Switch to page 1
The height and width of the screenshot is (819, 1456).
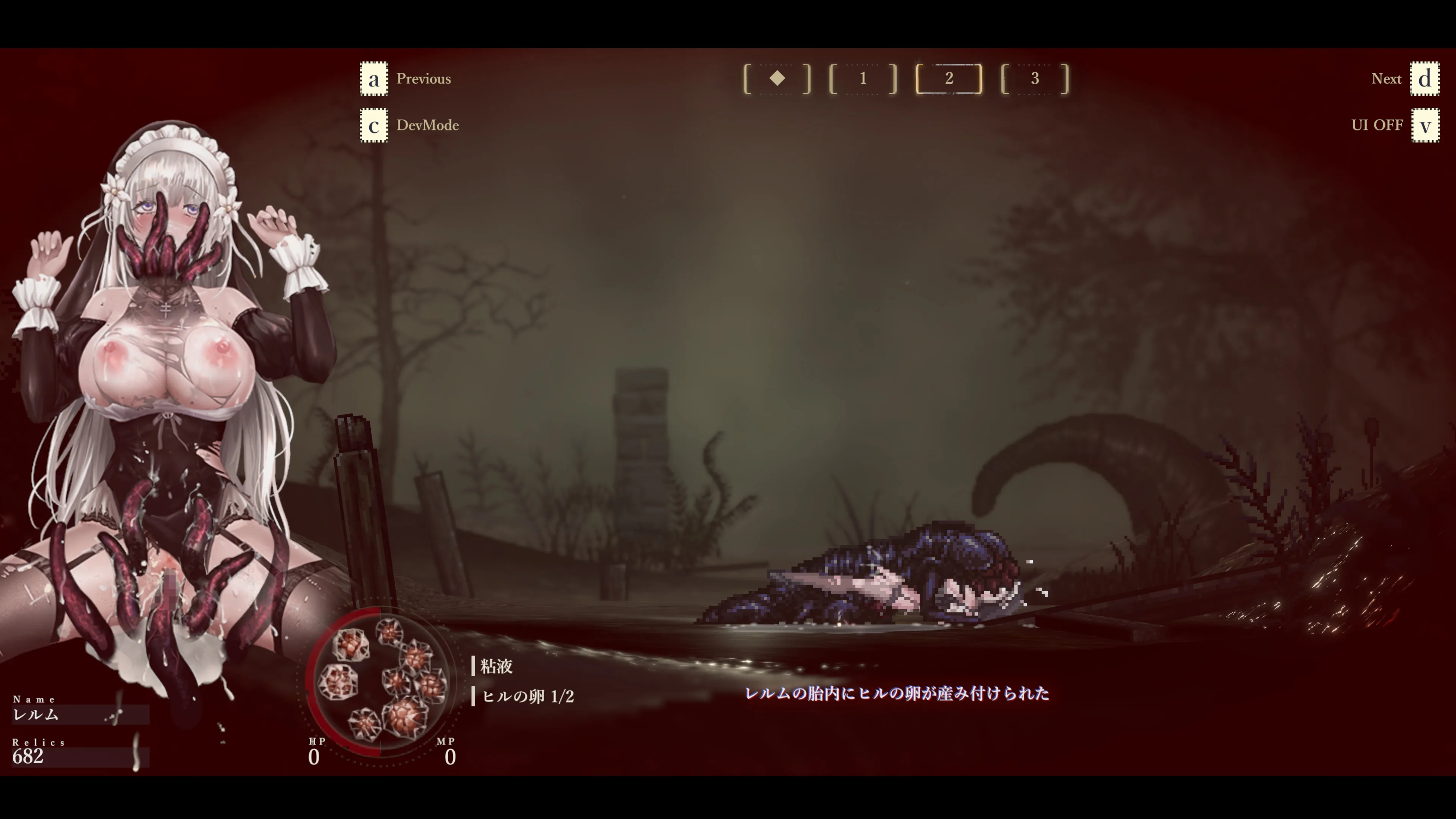point(863,78)
